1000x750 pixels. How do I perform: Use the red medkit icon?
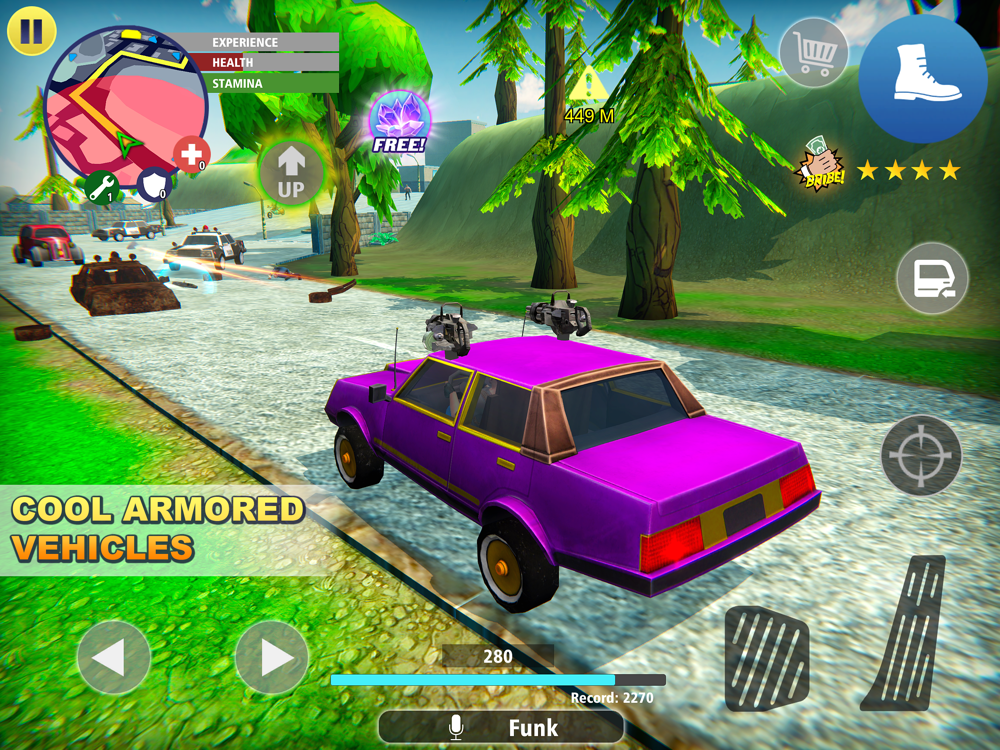tap(191, 155)
